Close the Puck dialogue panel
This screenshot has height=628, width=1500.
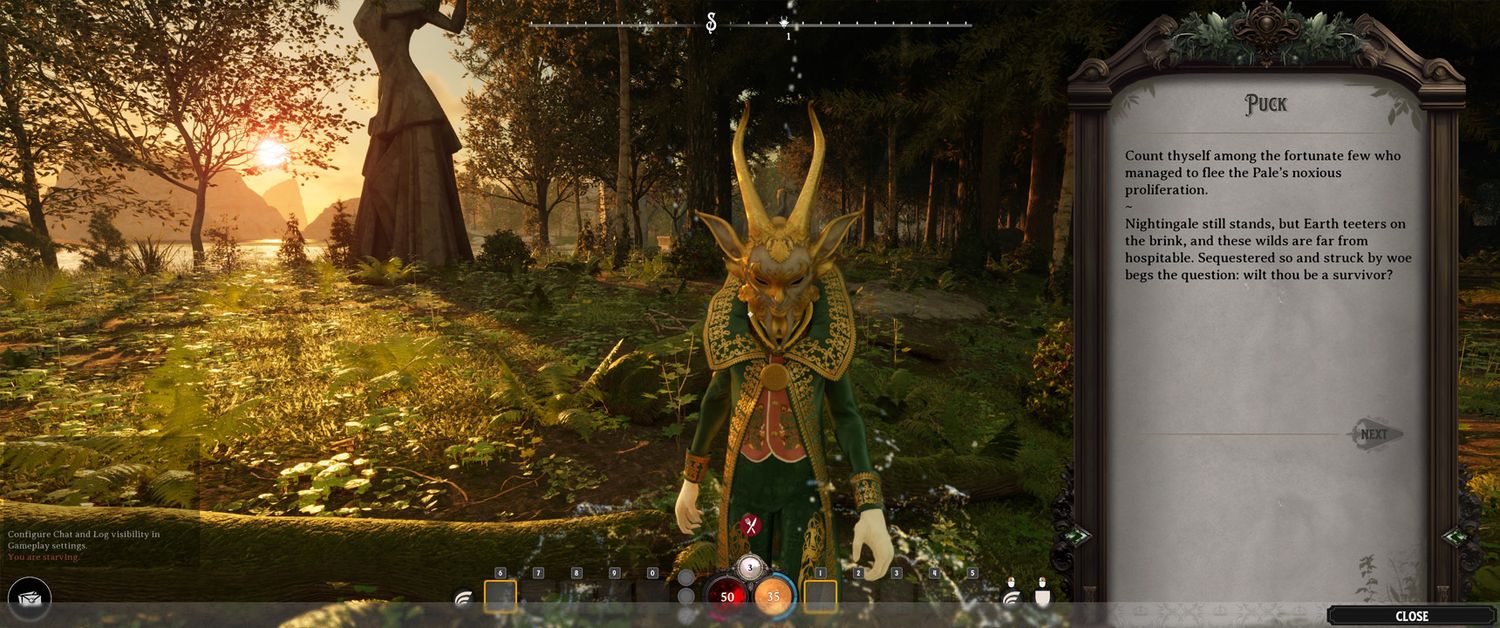(1411, 616)
